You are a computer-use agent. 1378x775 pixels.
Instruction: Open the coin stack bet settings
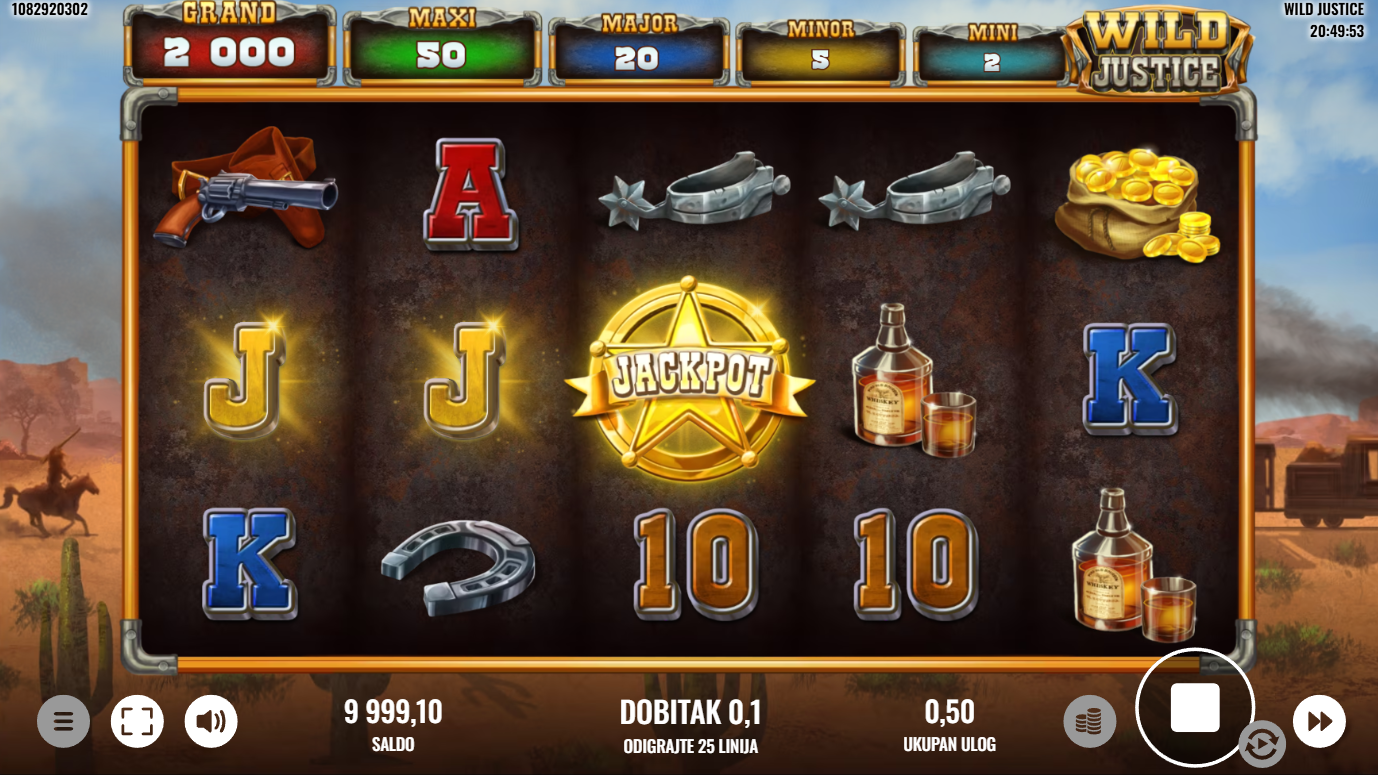click(x=1089, y=721)
